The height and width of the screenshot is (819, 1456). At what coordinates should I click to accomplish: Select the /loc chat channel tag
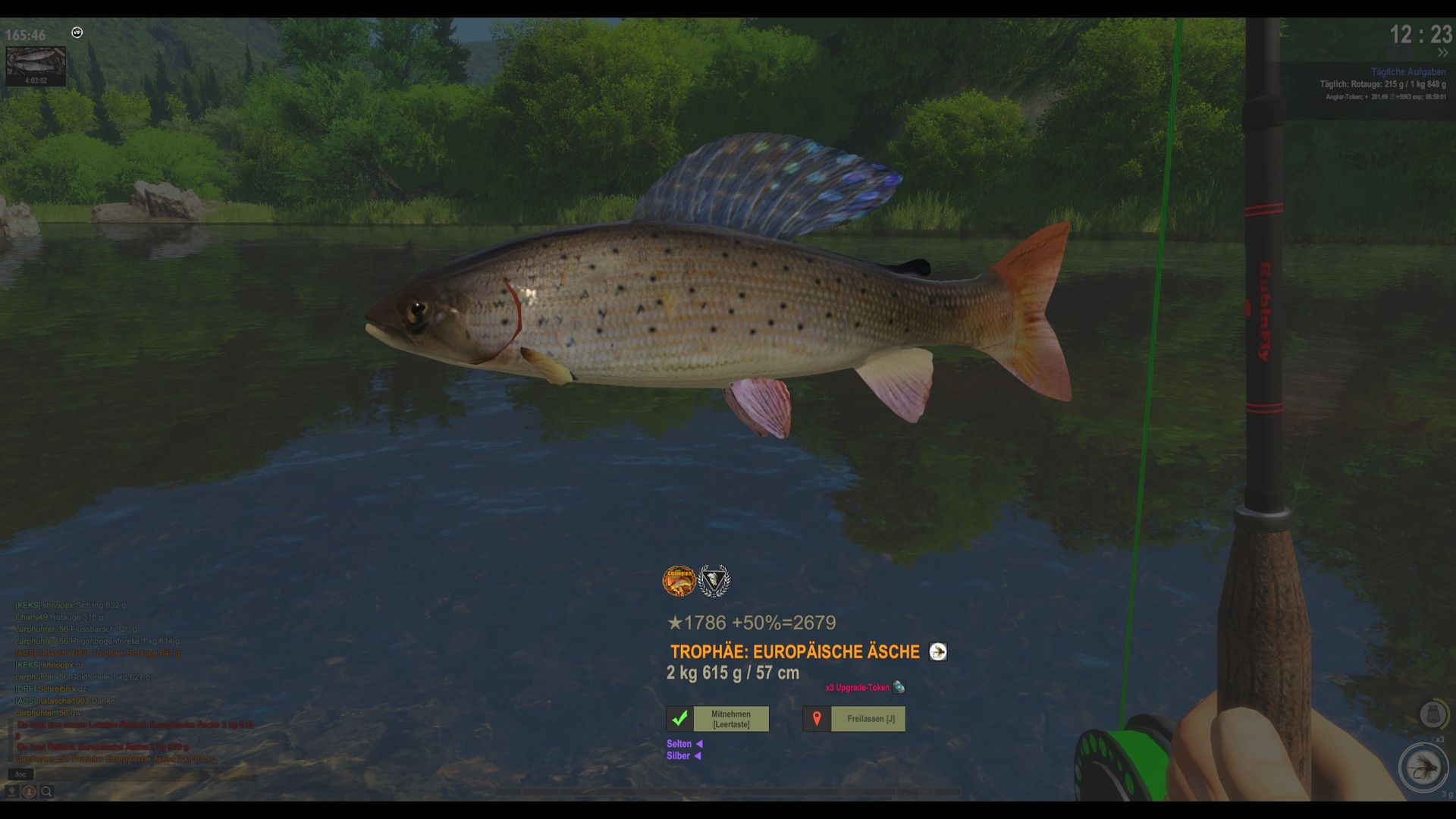tap(20, 774)
